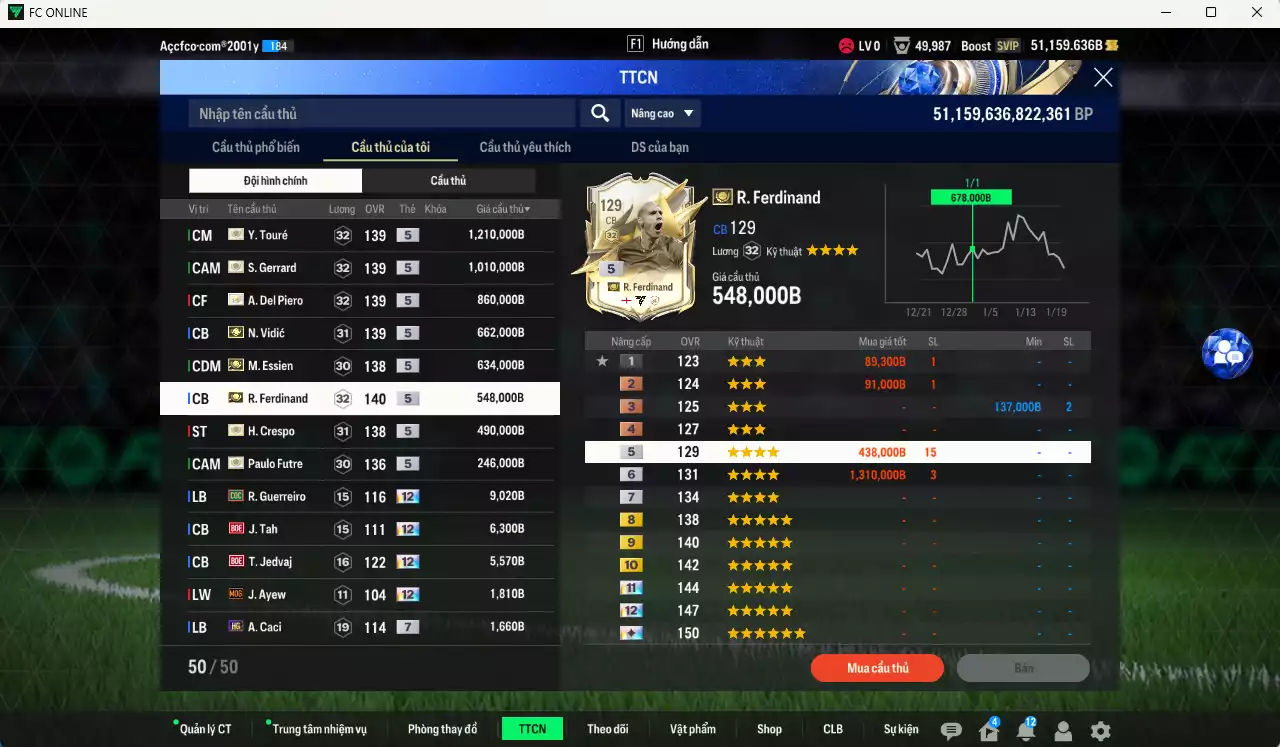Click the Mua cầu thủ purchase button
The height and width of the screenshot is (747, 1280).
tap(877, 667)
